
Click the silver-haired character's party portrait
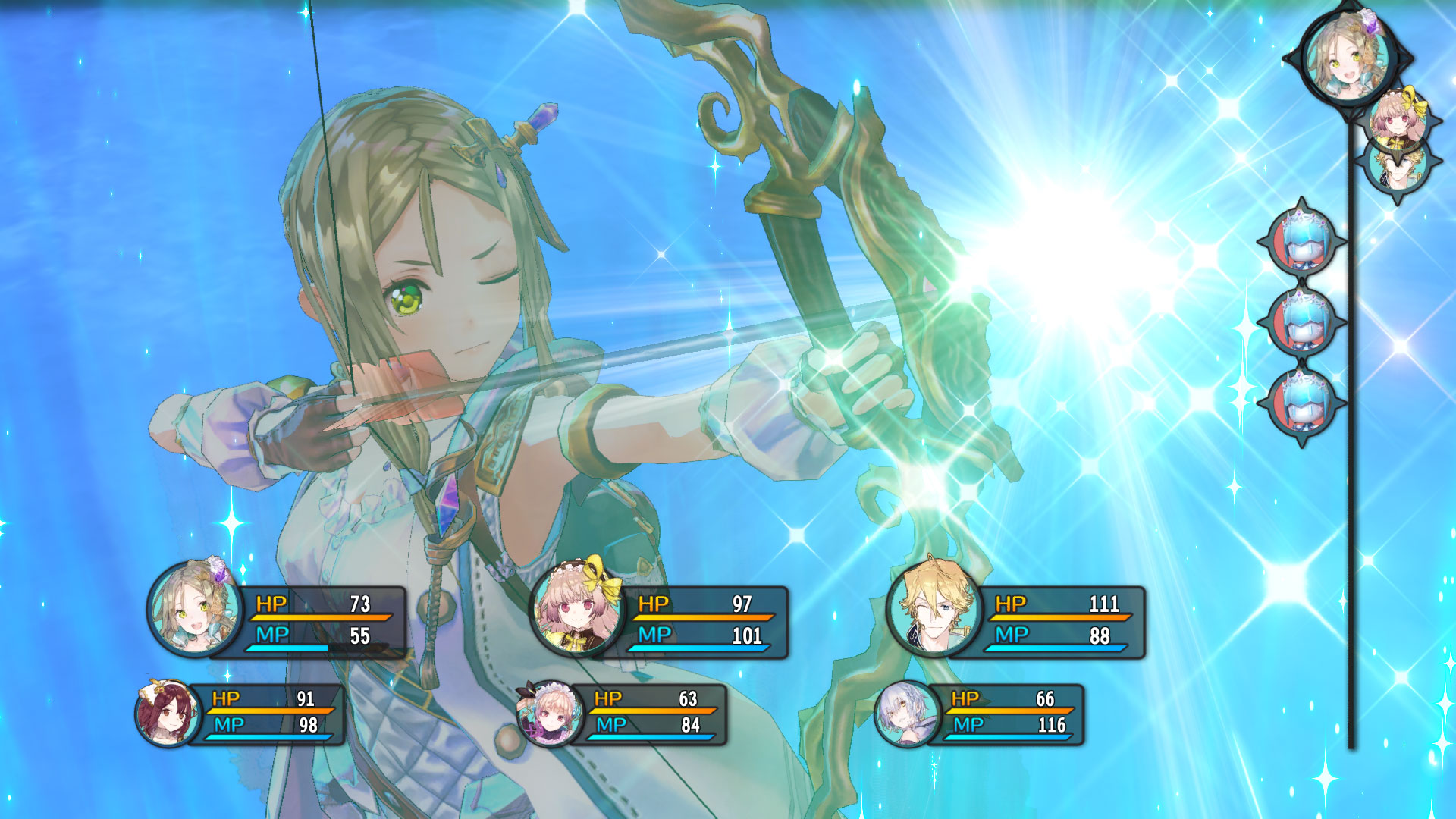[x=905, y=714]
